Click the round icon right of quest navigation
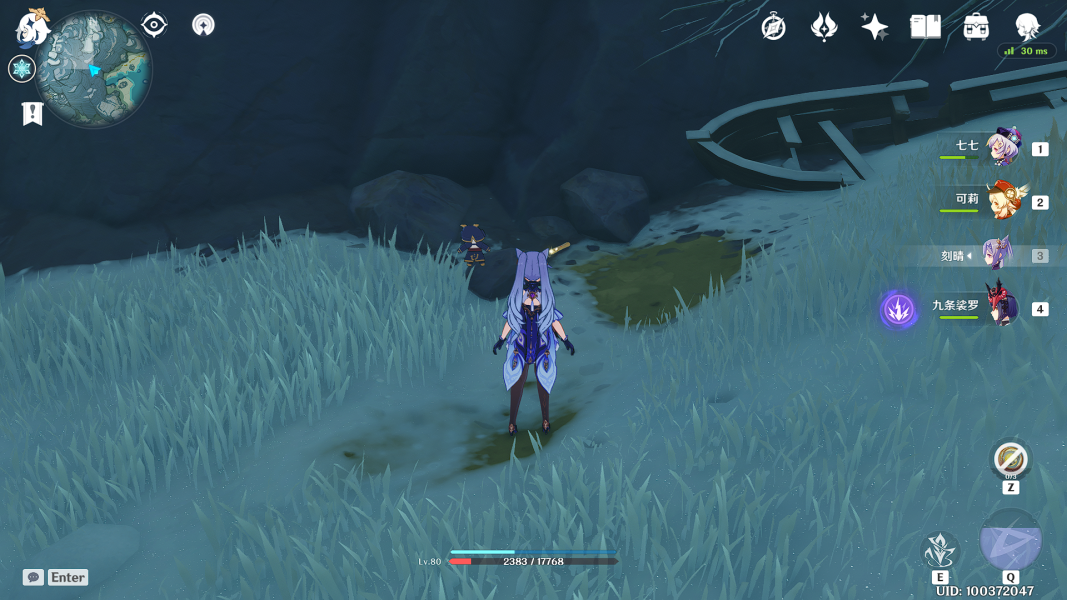Viewport: 1067px width, 600px height. click(203, 25)
